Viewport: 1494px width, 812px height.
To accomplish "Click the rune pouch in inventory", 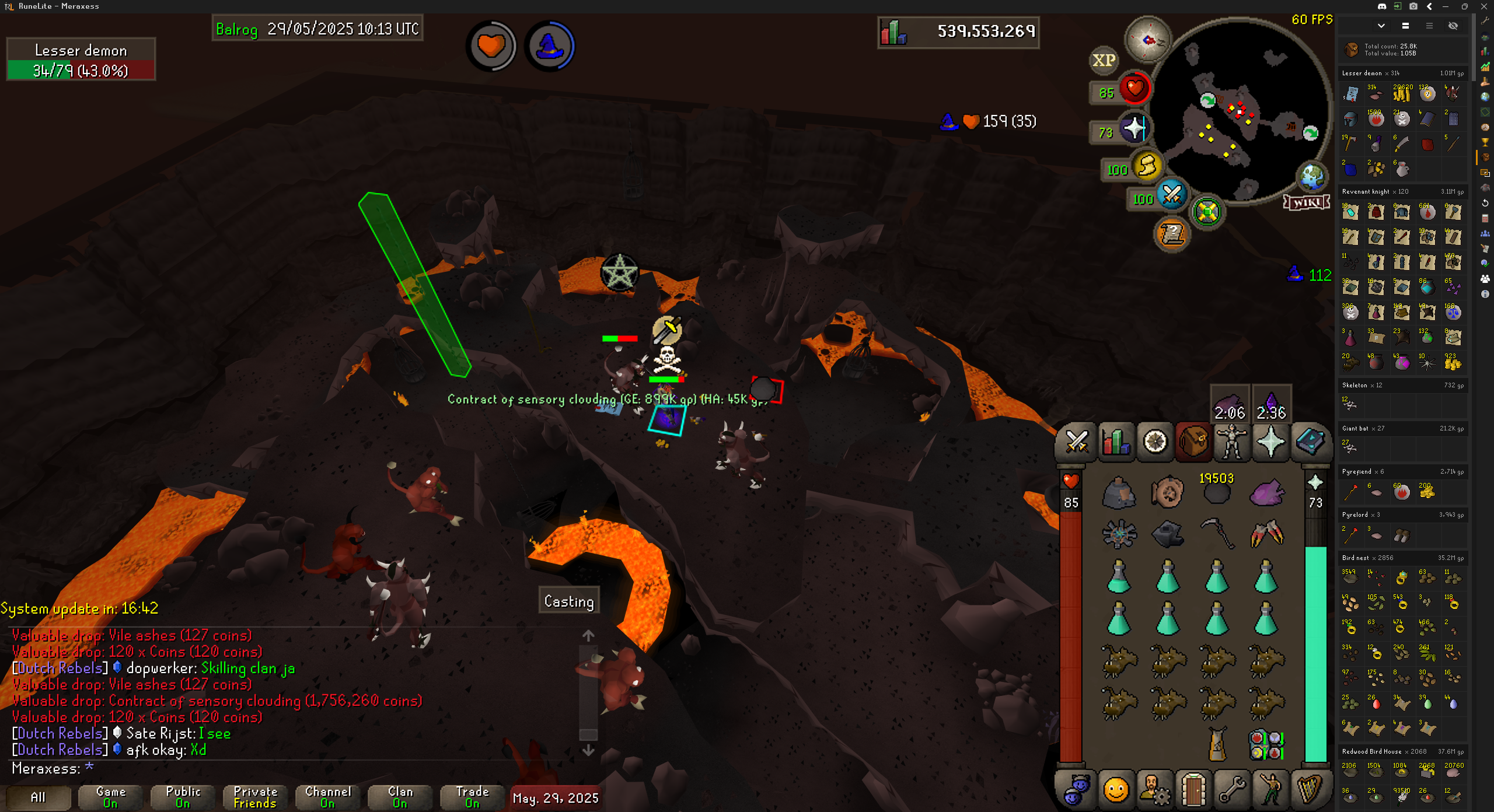I will 1266,745.
